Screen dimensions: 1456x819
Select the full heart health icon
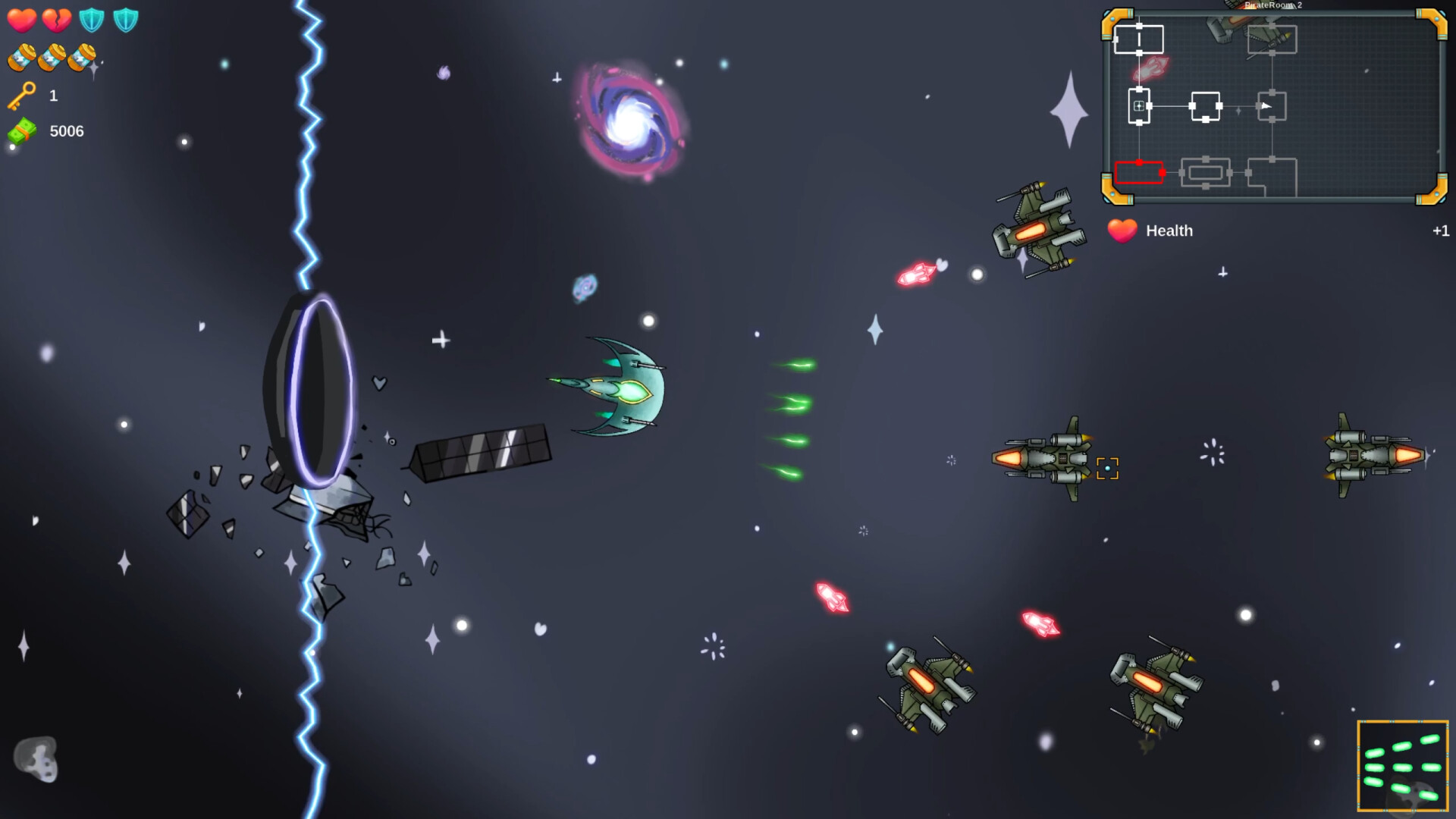22,20
